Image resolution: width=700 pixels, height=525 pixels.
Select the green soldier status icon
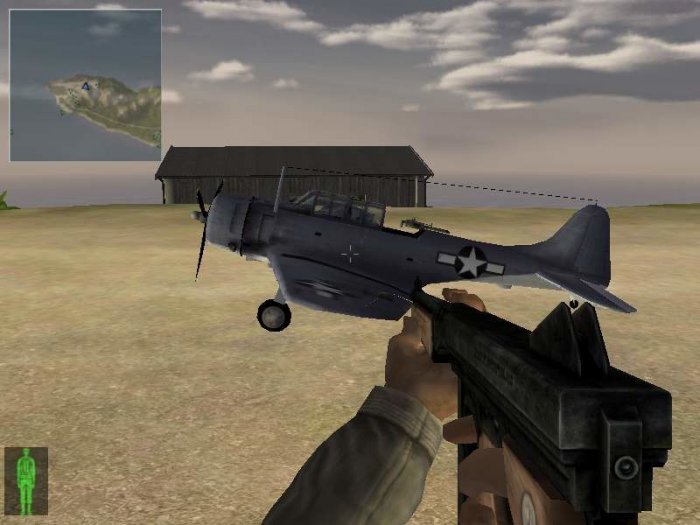[26, 481]
